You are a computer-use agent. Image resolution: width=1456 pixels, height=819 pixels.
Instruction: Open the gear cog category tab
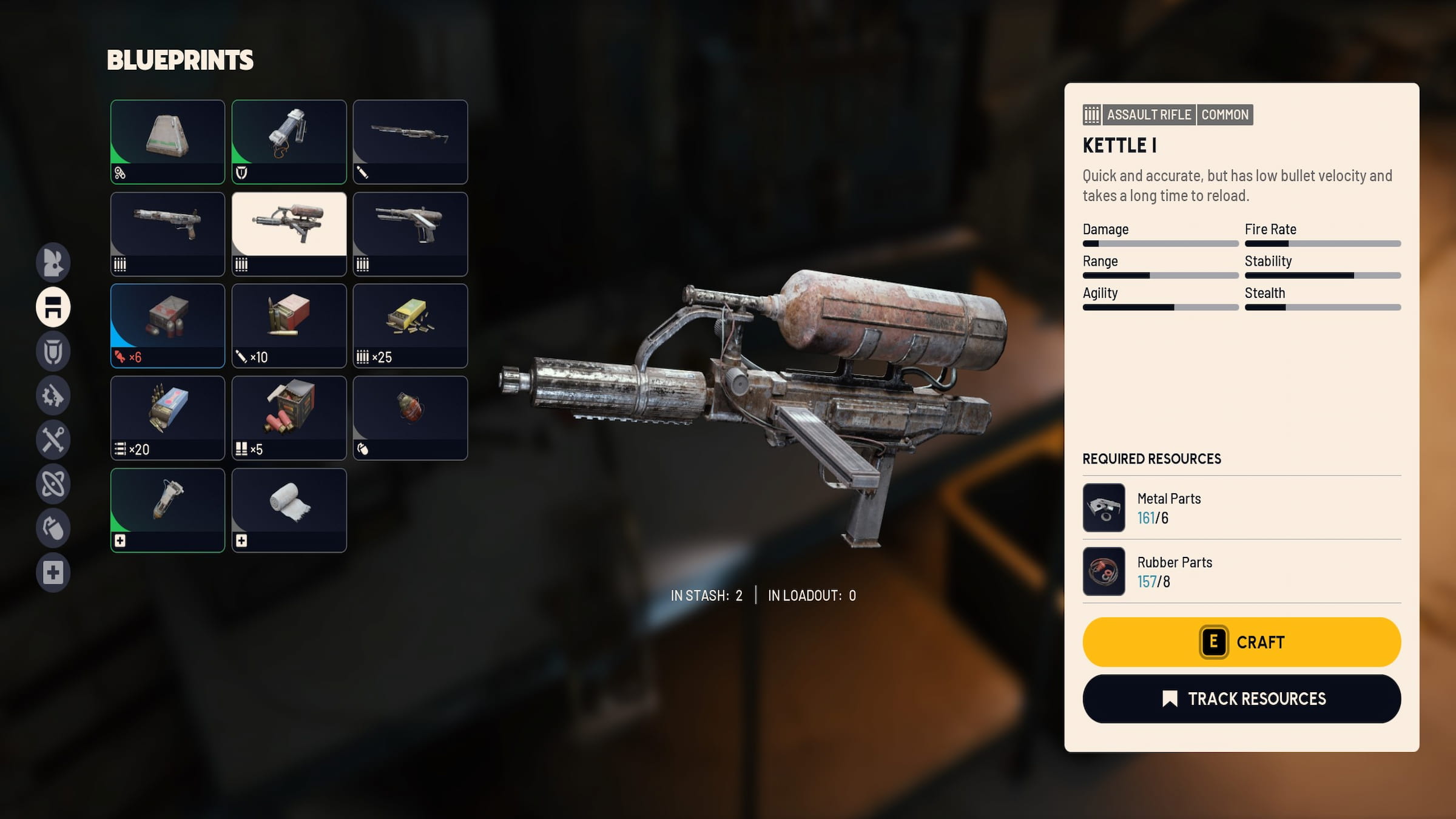tap(53, 396)
